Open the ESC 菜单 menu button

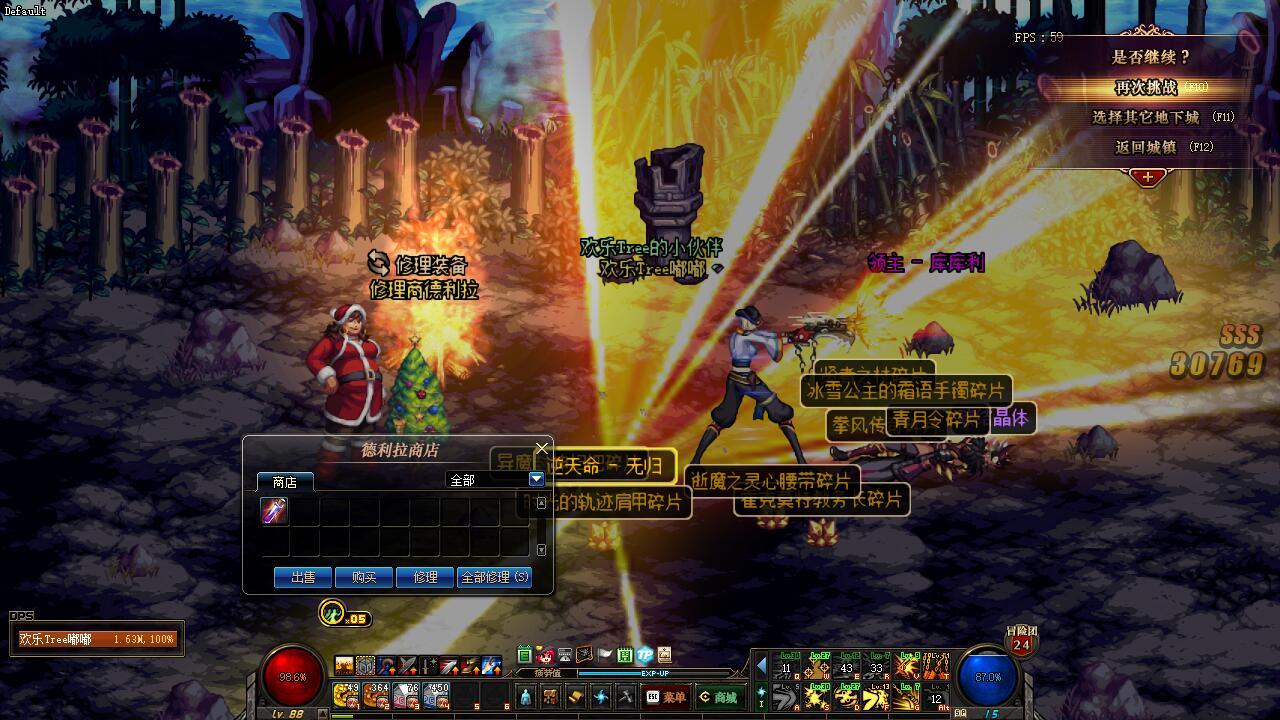[x=666, y=697]
